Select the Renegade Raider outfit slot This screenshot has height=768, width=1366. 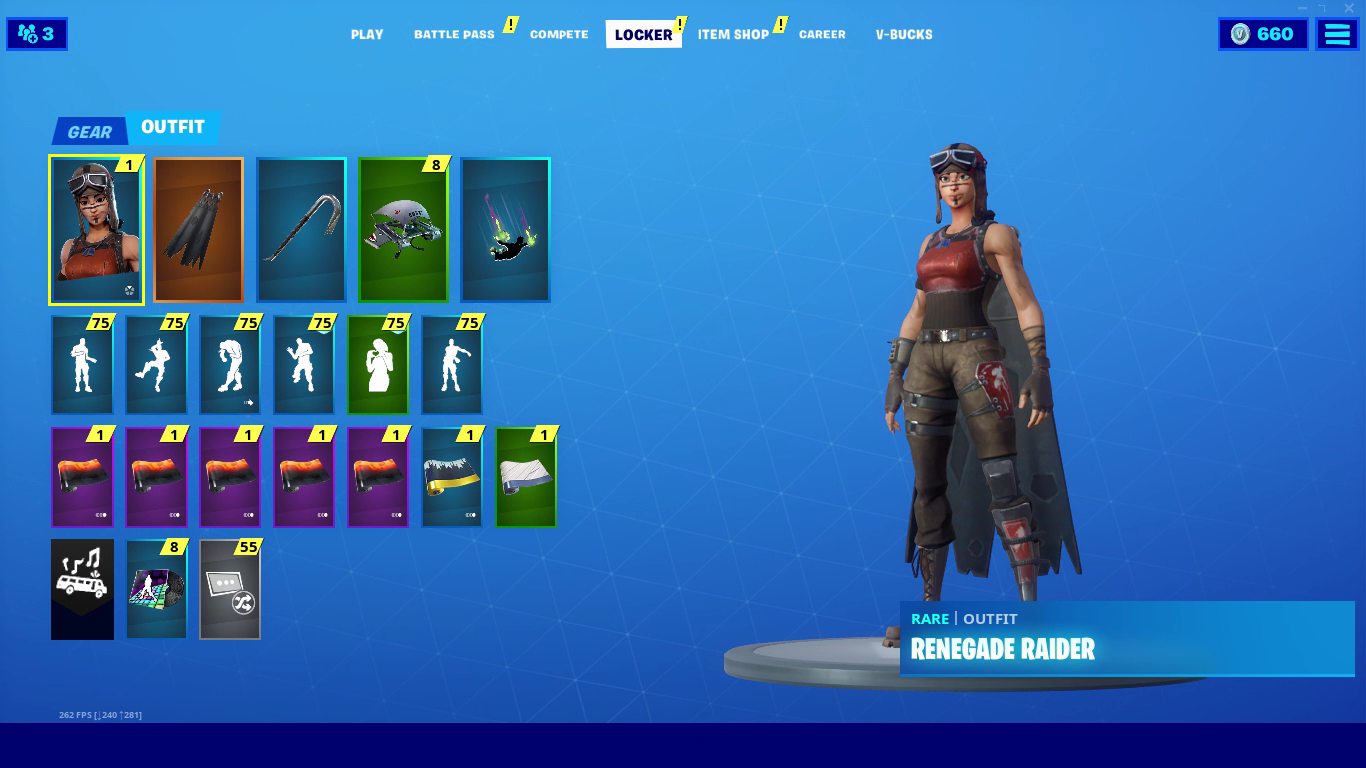click(x=95, y=230)
